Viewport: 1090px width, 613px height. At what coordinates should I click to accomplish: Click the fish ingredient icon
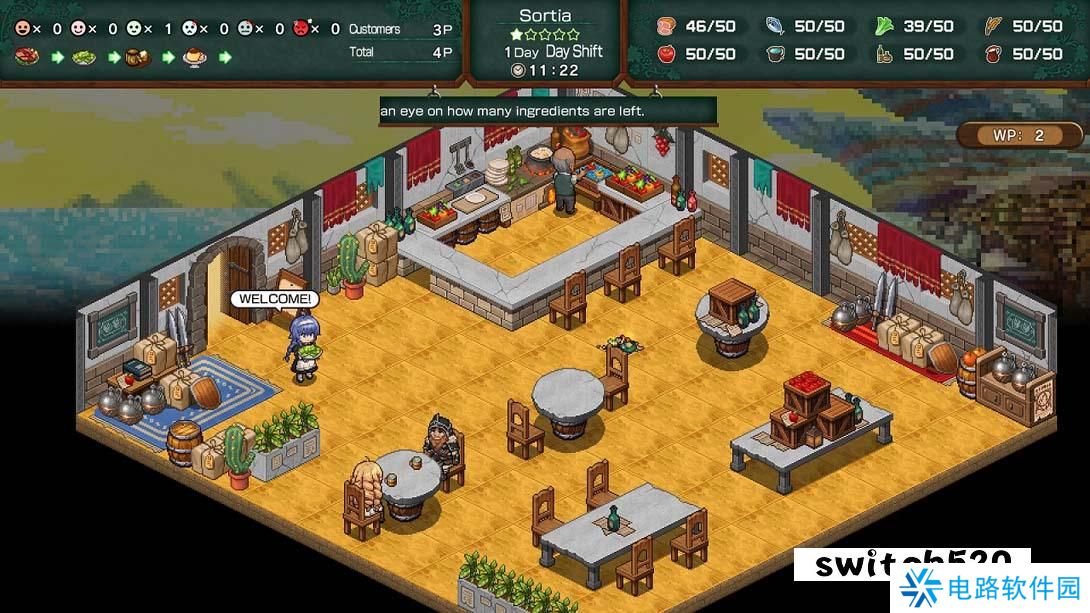coord(775,26)
